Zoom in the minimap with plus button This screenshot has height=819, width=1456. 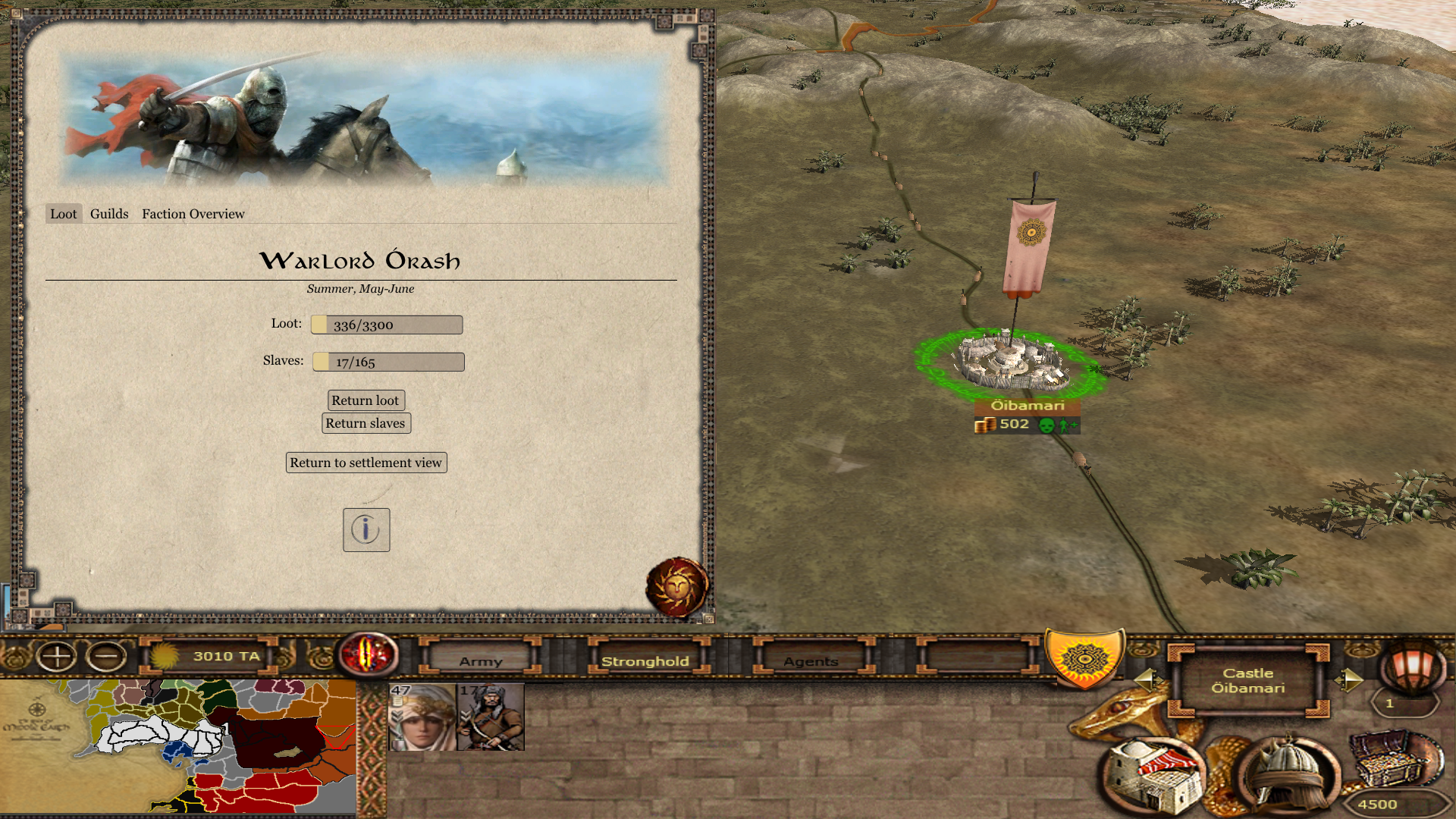[x=57, y=656]
